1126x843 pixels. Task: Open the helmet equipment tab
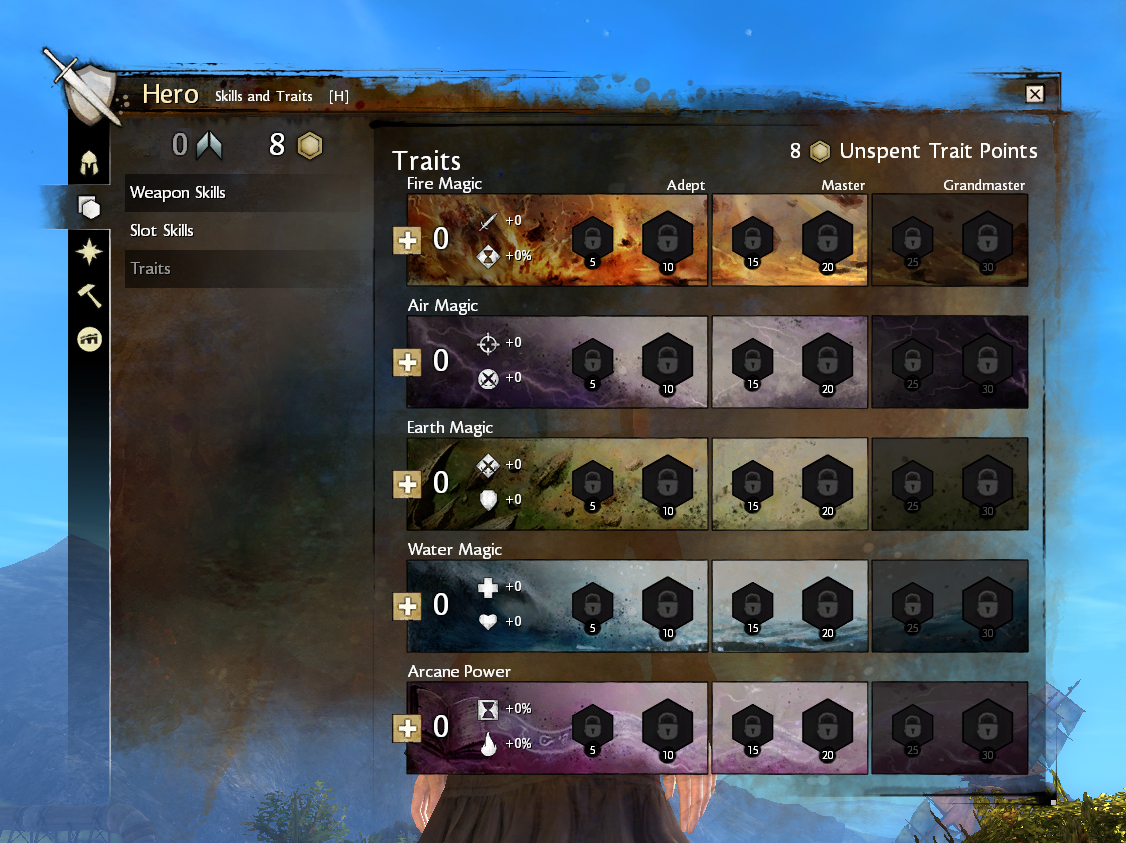coord(90,160)
